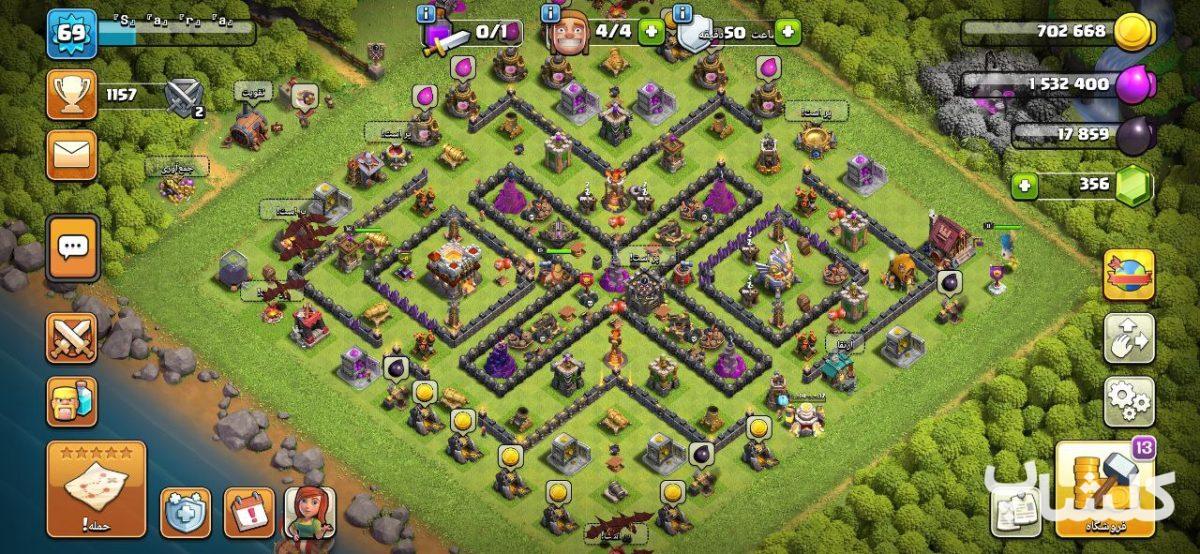Add gems with the green plus button
1200x554 pixels.
(x=1023, y=185)
